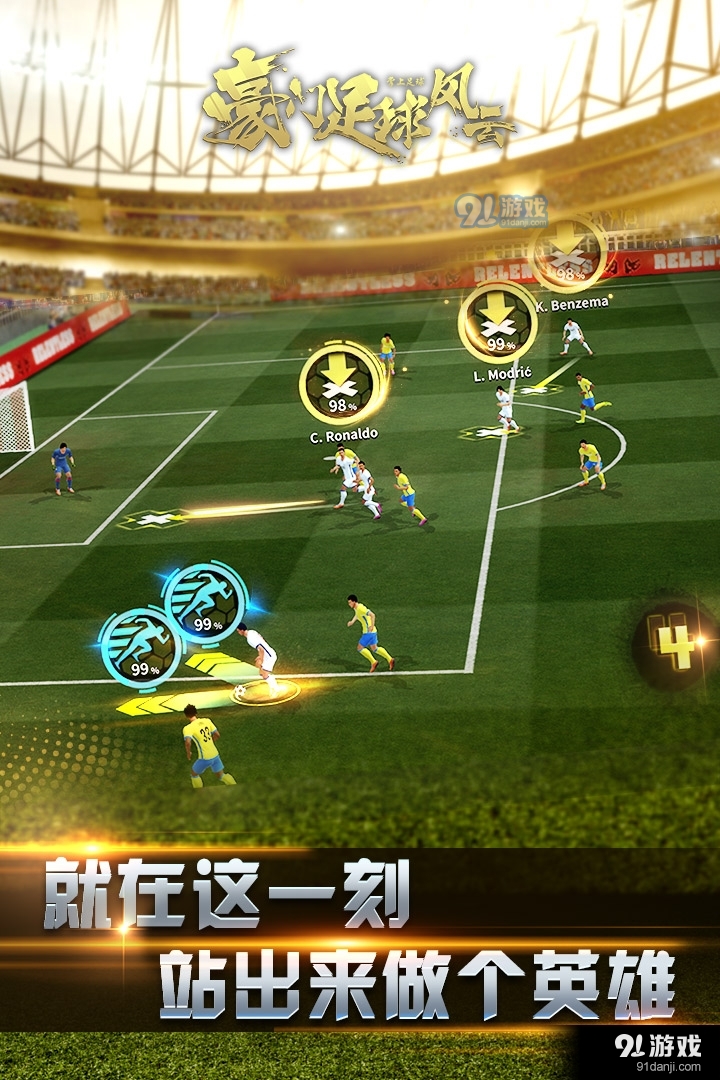The image size is (720, 1080).
Task: Choose the pass option to C. Ronaldo
Action: [x=342, y=384]
